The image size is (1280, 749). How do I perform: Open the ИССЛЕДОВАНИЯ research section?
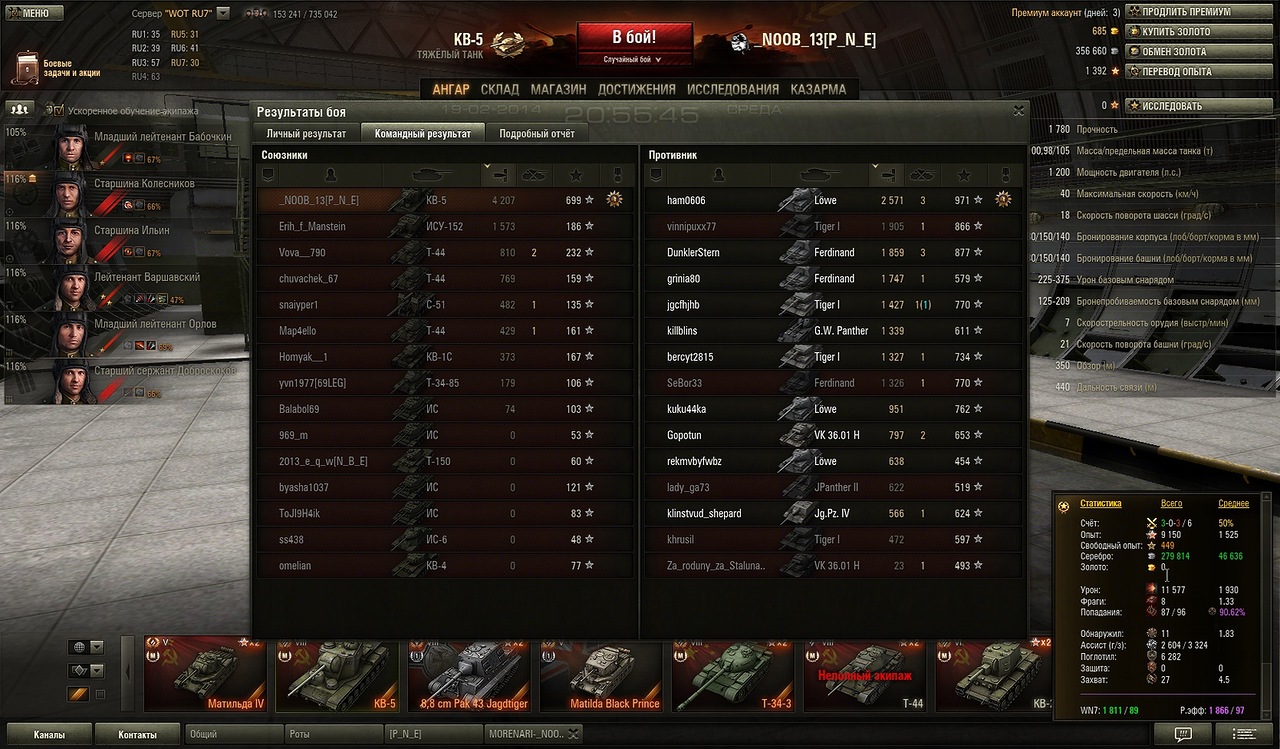pos(733,89)
